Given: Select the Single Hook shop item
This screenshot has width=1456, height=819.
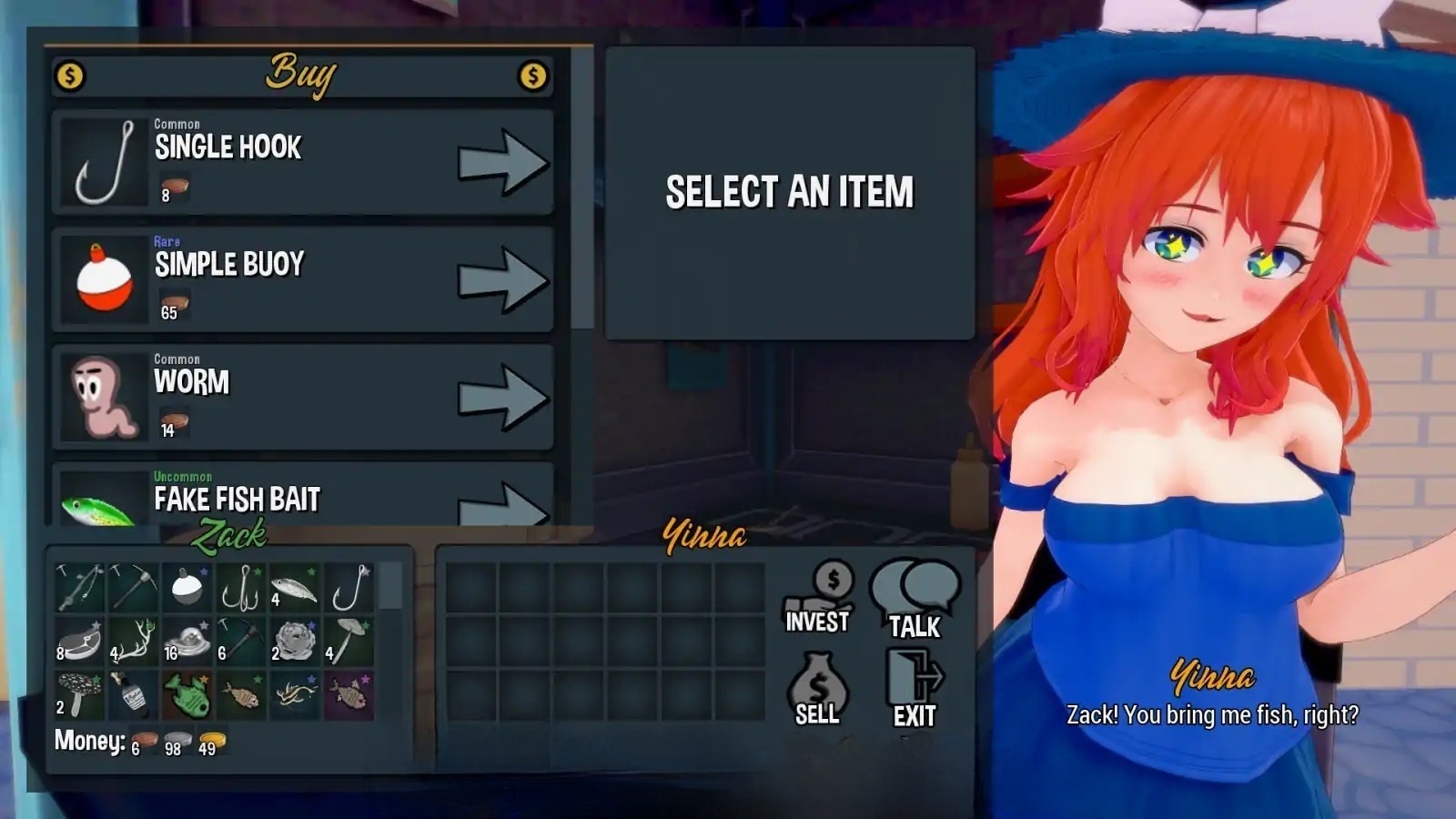Looking at the screenshot, I should pos(302,163).
